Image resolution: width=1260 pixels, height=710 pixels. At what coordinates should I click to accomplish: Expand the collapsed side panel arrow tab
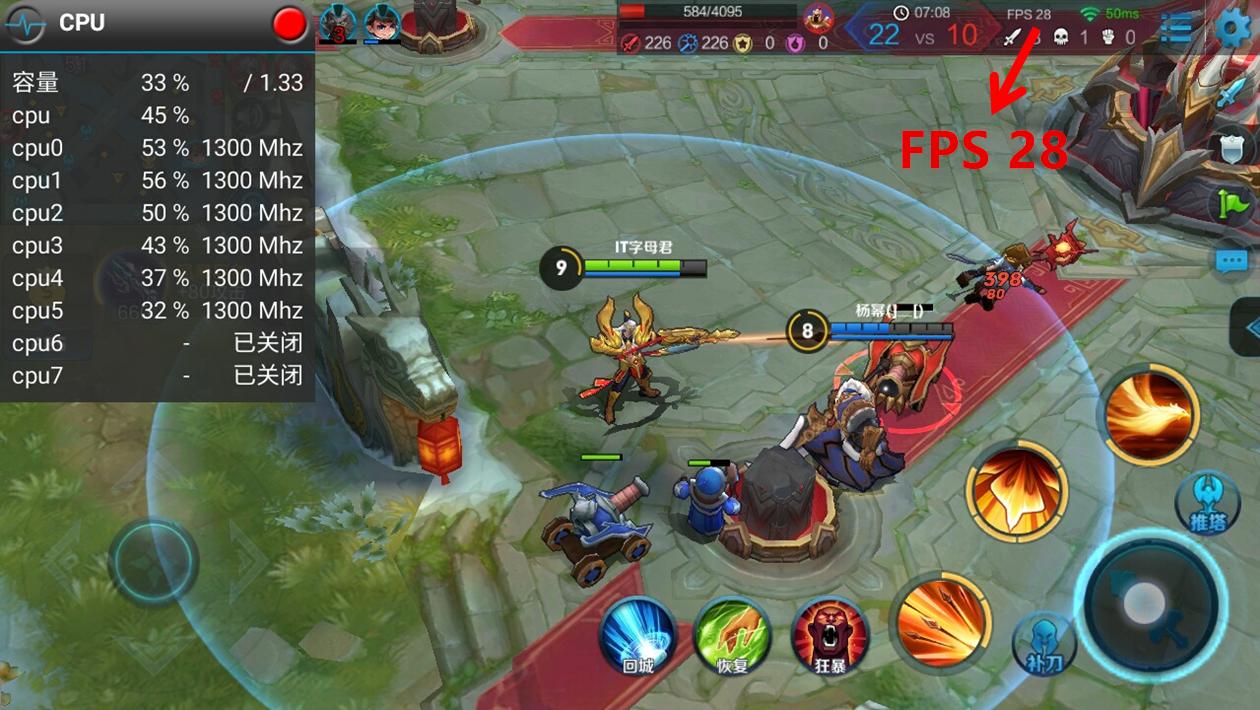(1248, 328)
